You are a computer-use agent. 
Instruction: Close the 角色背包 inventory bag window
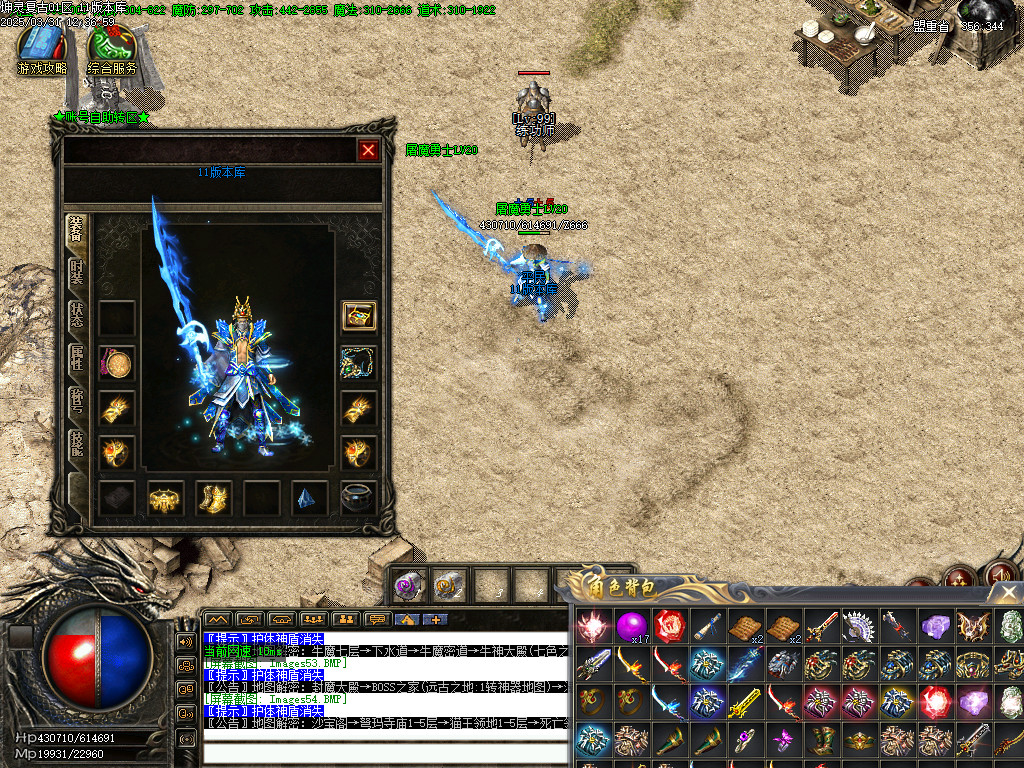[x=1008, y=592]
